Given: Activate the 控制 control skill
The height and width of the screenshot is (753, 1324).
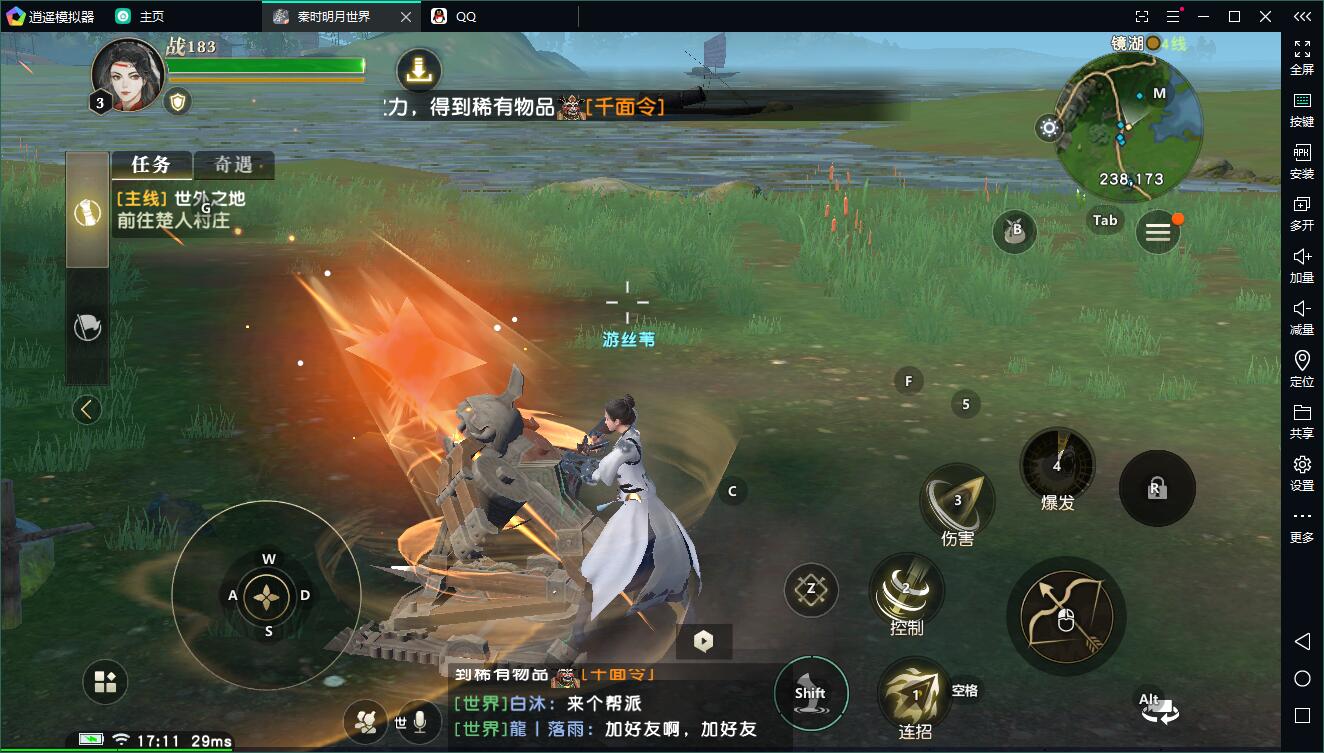Looking at the screenshot, I should pyautogui.click(x=906, y=592).
